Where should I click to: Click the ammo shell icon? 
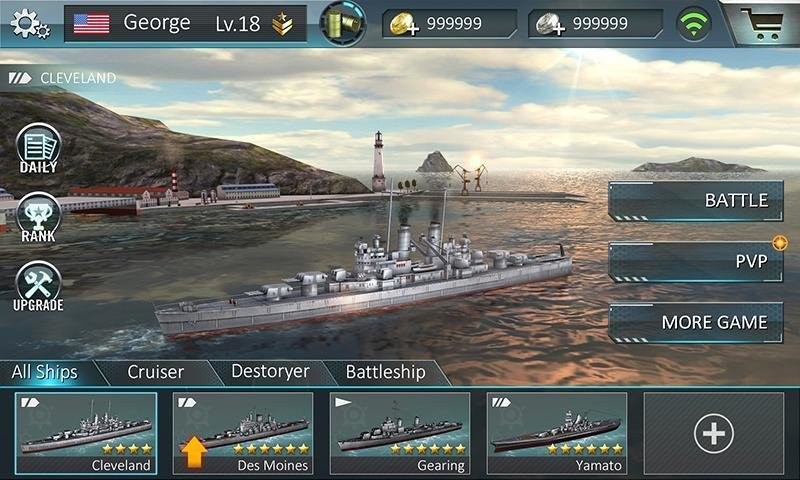click(x=343, y=23)
